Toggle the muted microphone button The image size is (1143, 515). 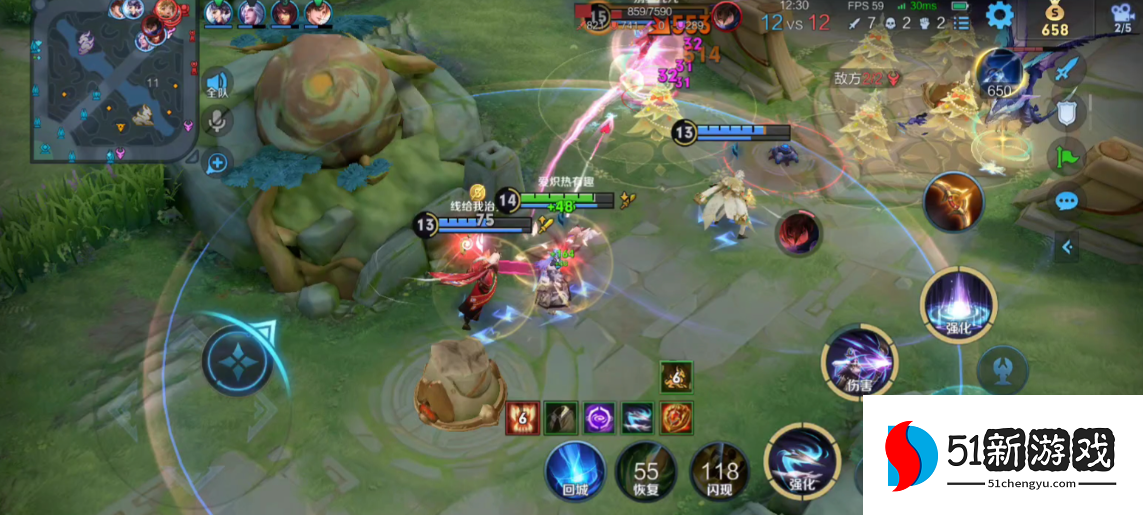click(217, 122)
